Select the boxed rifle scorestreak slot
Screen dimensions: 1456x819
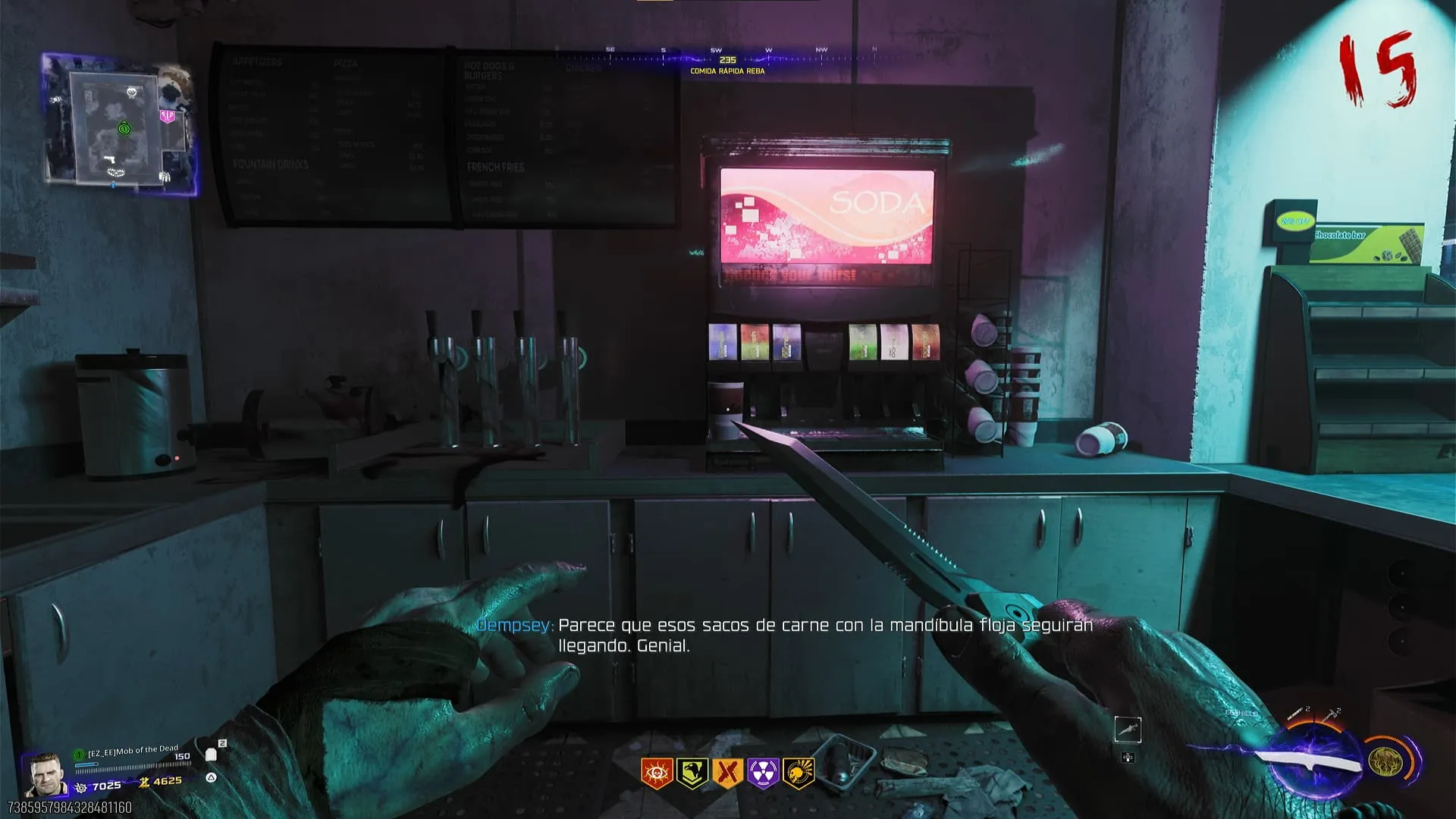tap(1128, 730)
